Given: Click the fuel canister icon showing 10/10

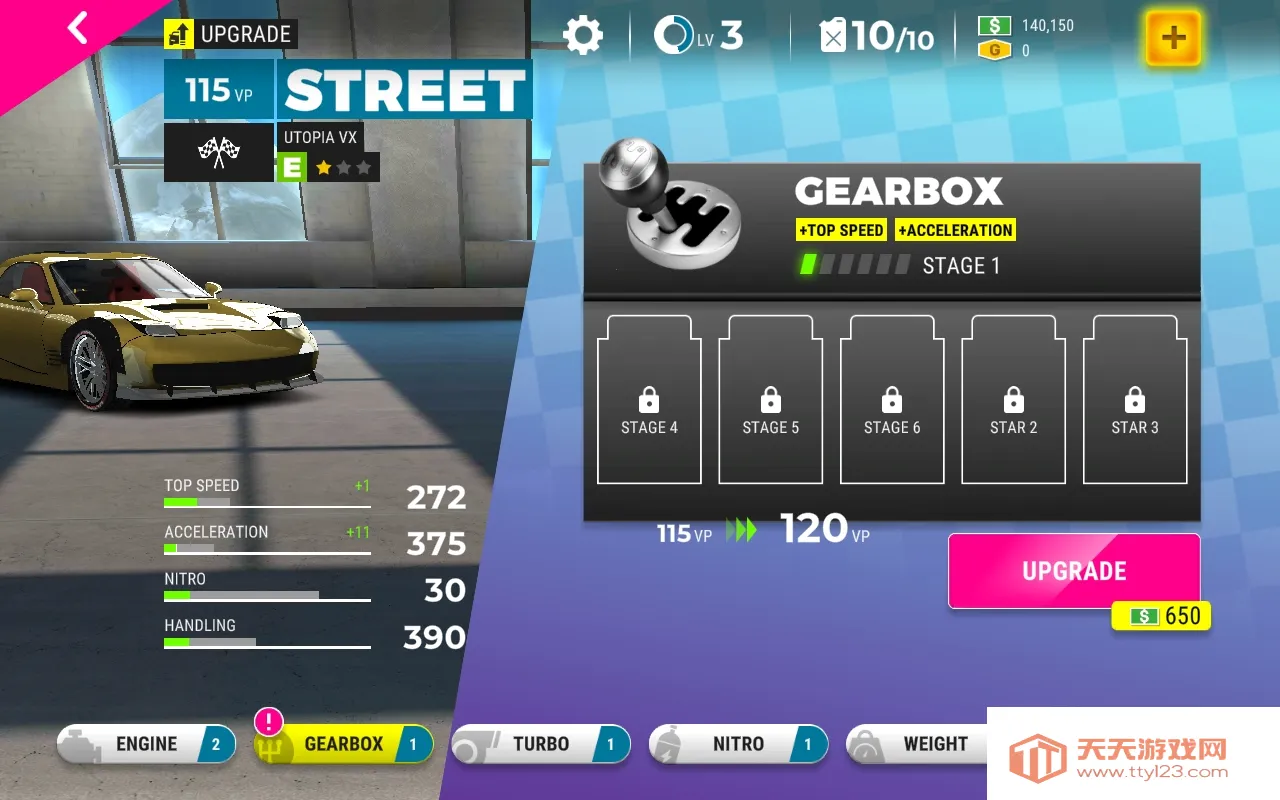Looking at the screenshot, I should point(836,33).
